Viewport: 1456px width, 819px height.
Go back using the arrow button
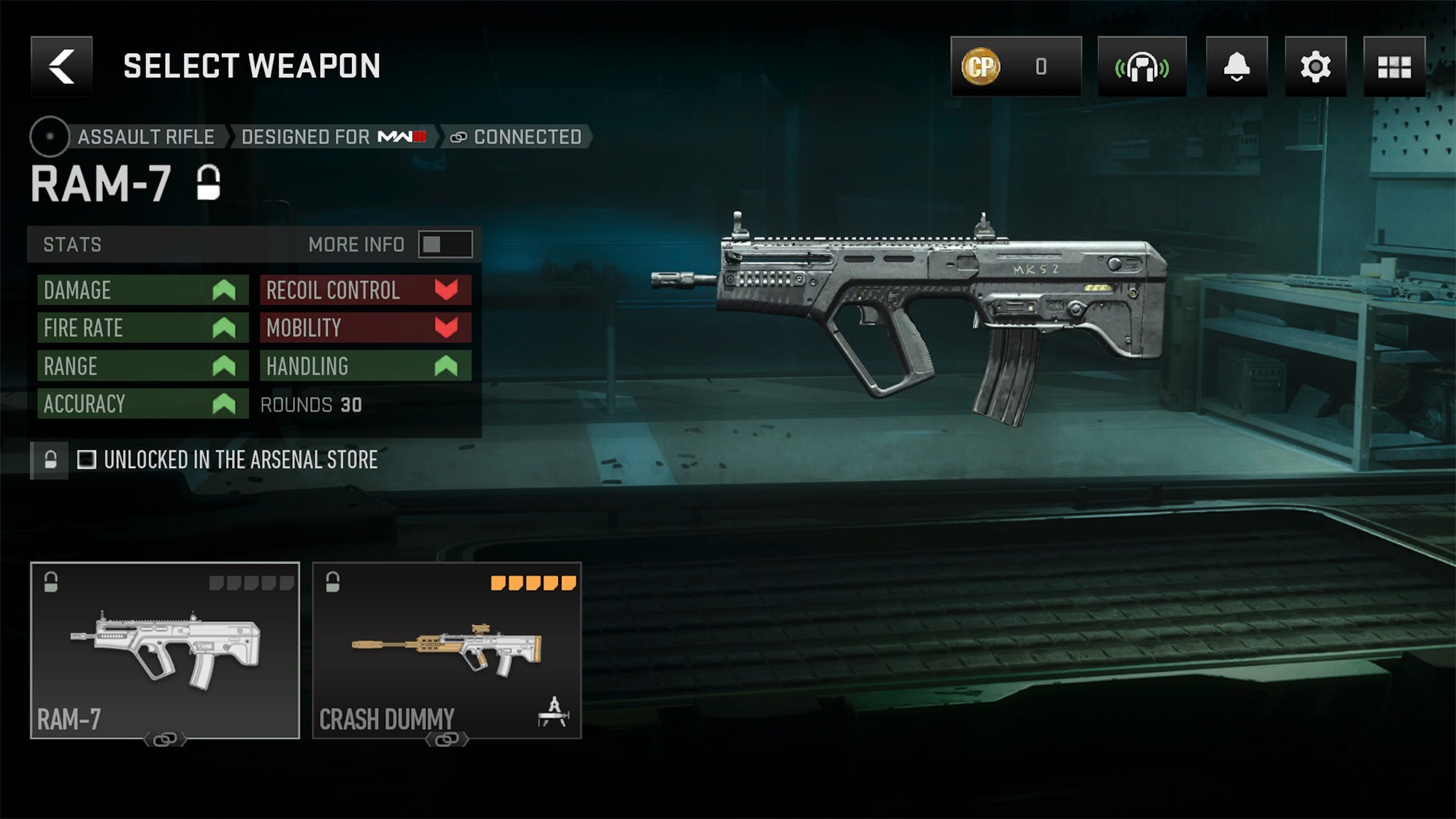61,67
